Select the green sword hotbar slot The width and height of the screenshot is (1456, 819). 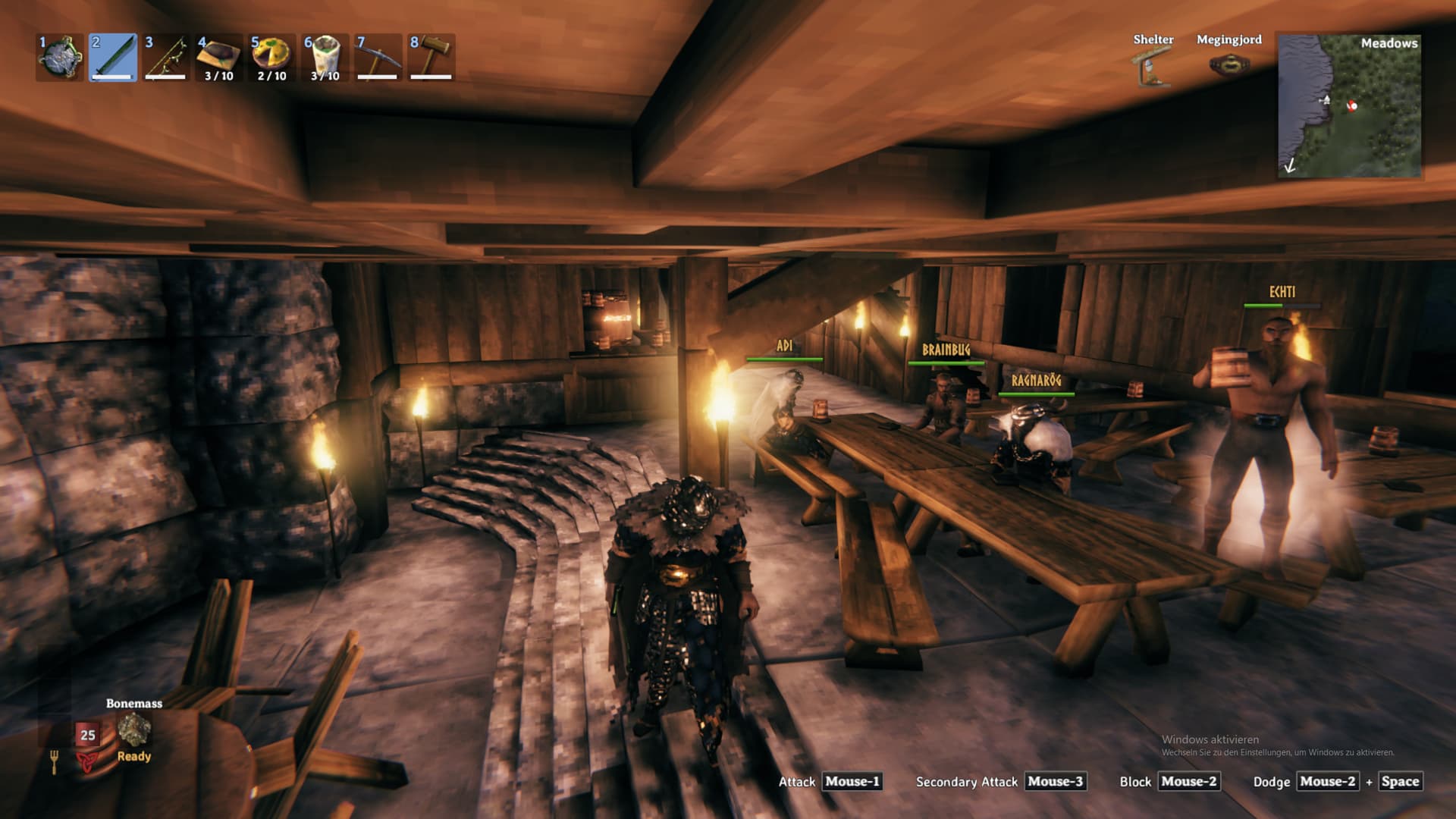tap(113, 58)
